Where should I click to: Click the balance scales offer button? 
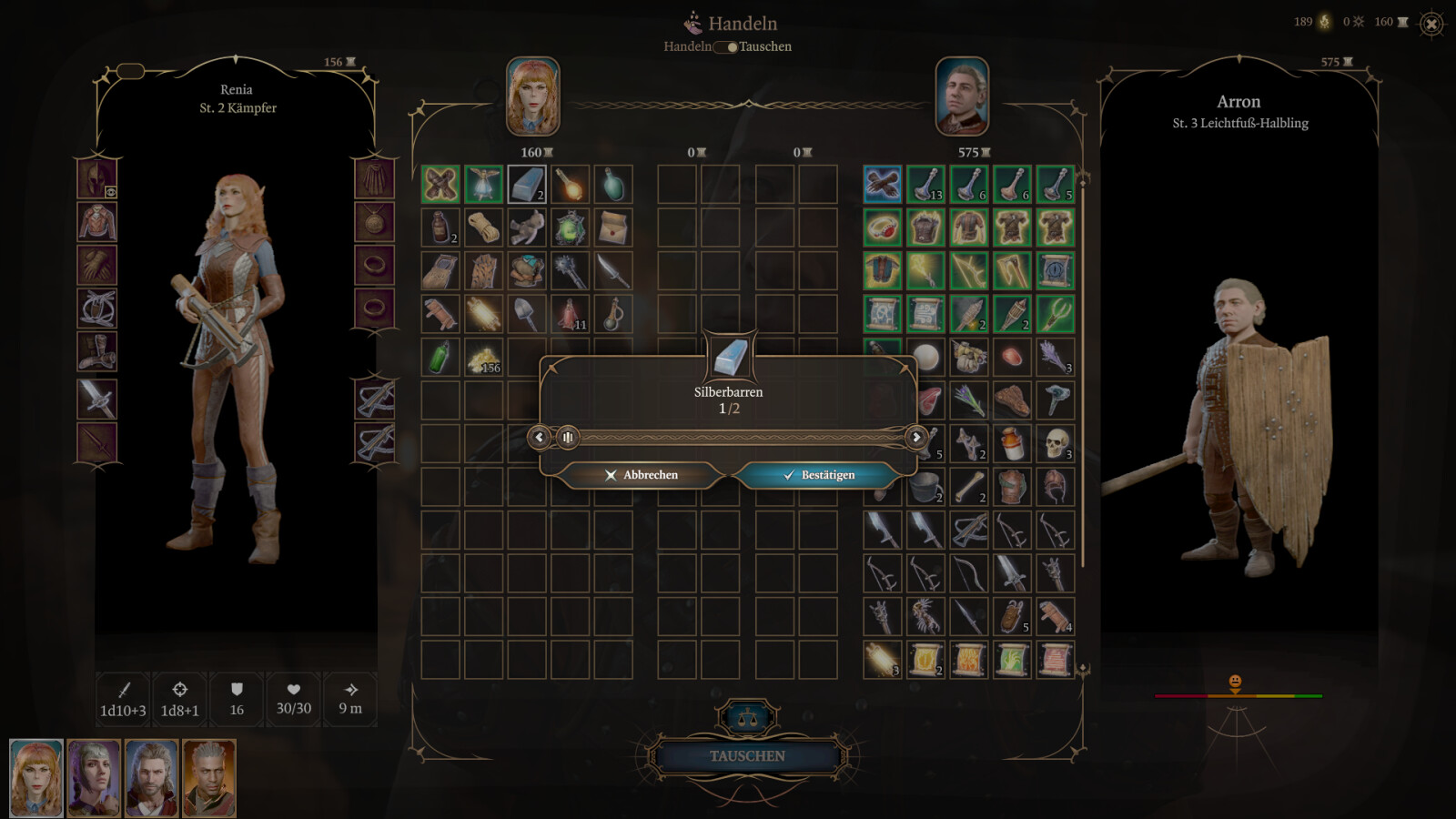748,718
